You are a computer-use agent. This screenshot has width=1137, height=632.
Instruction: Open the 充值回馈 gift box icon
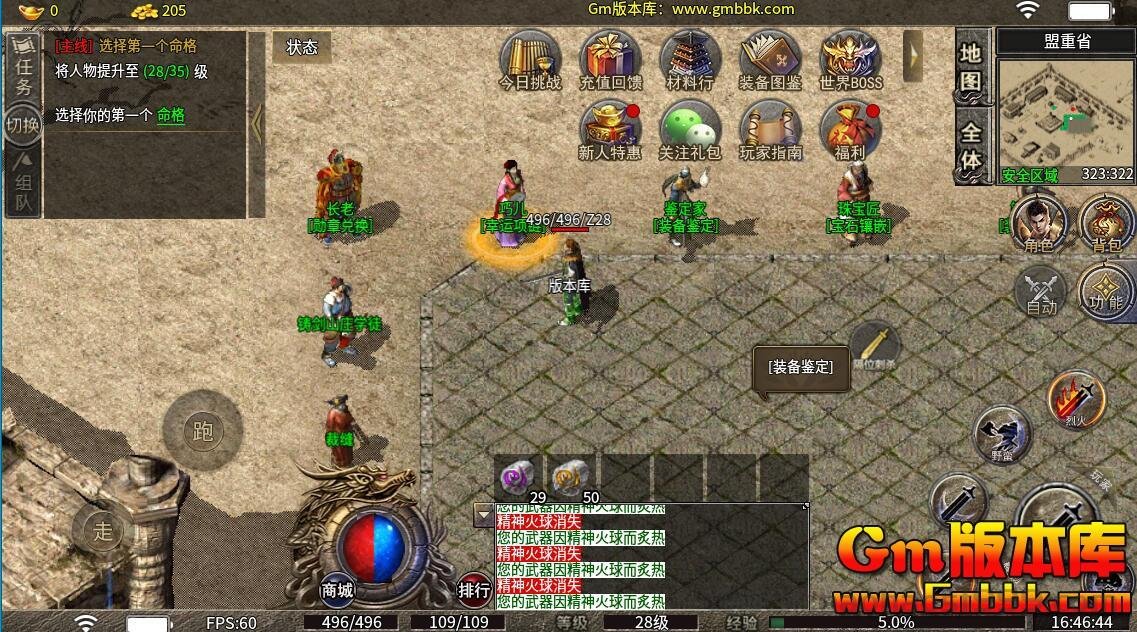pyautogui.click(x=610, y=59)
